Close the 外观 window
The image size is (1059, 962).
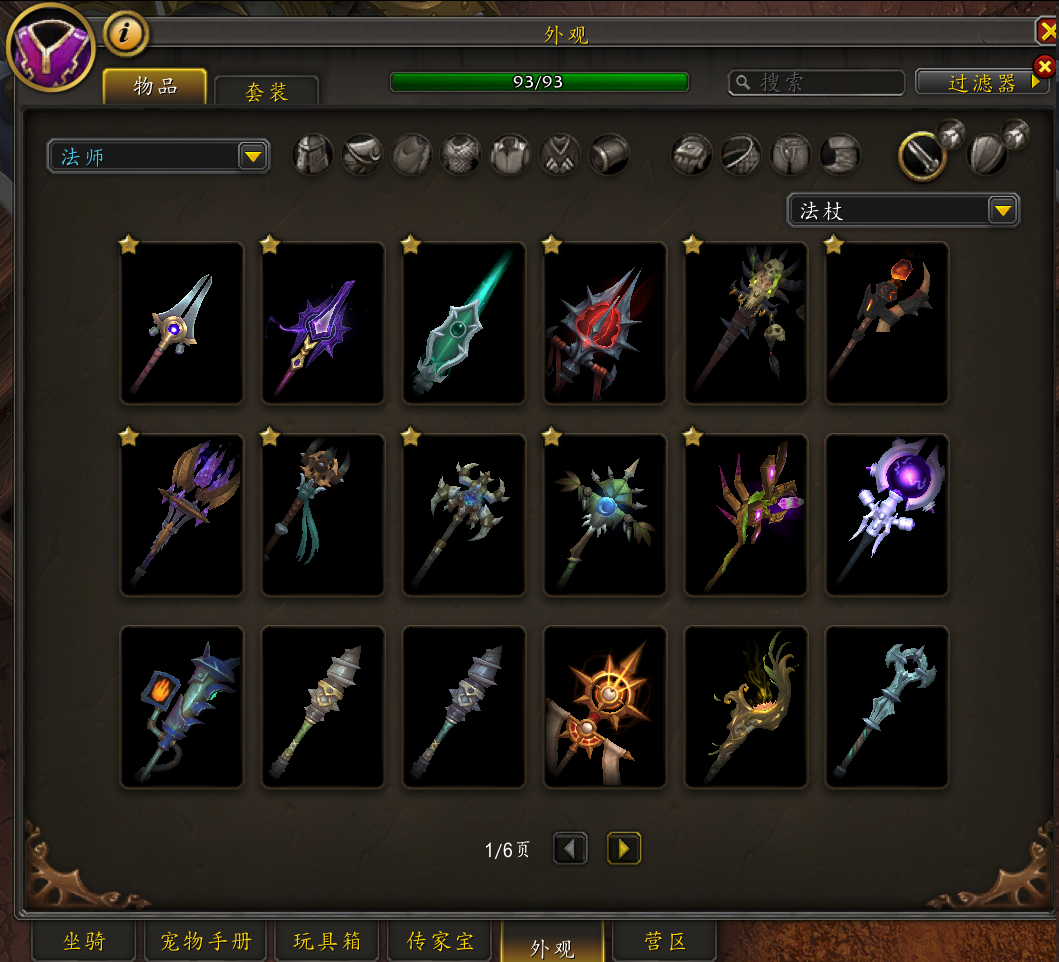click(1046, 32)
